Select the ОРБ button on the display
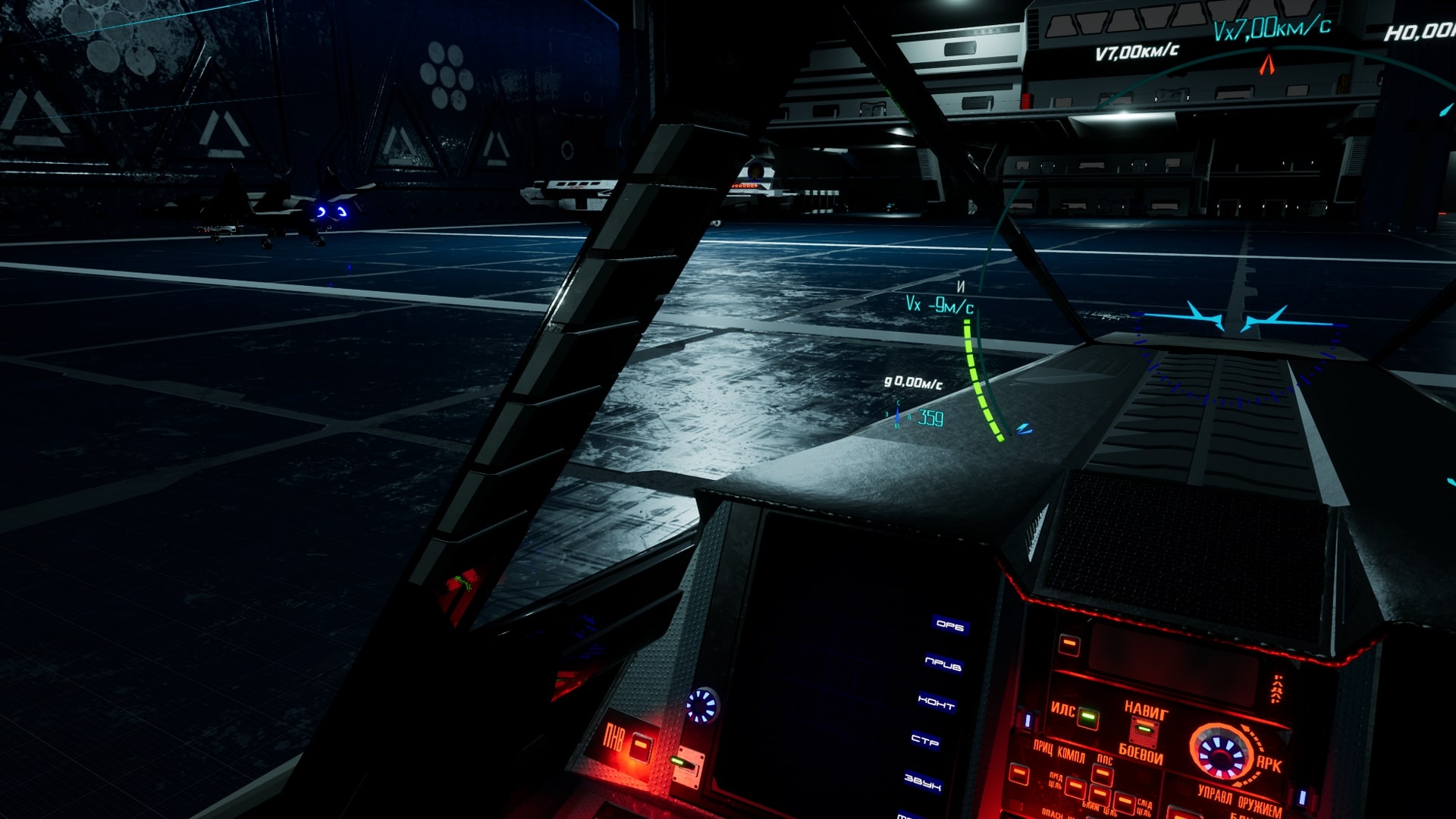Screen dimensions: 1456x819 tap(949, 625)
